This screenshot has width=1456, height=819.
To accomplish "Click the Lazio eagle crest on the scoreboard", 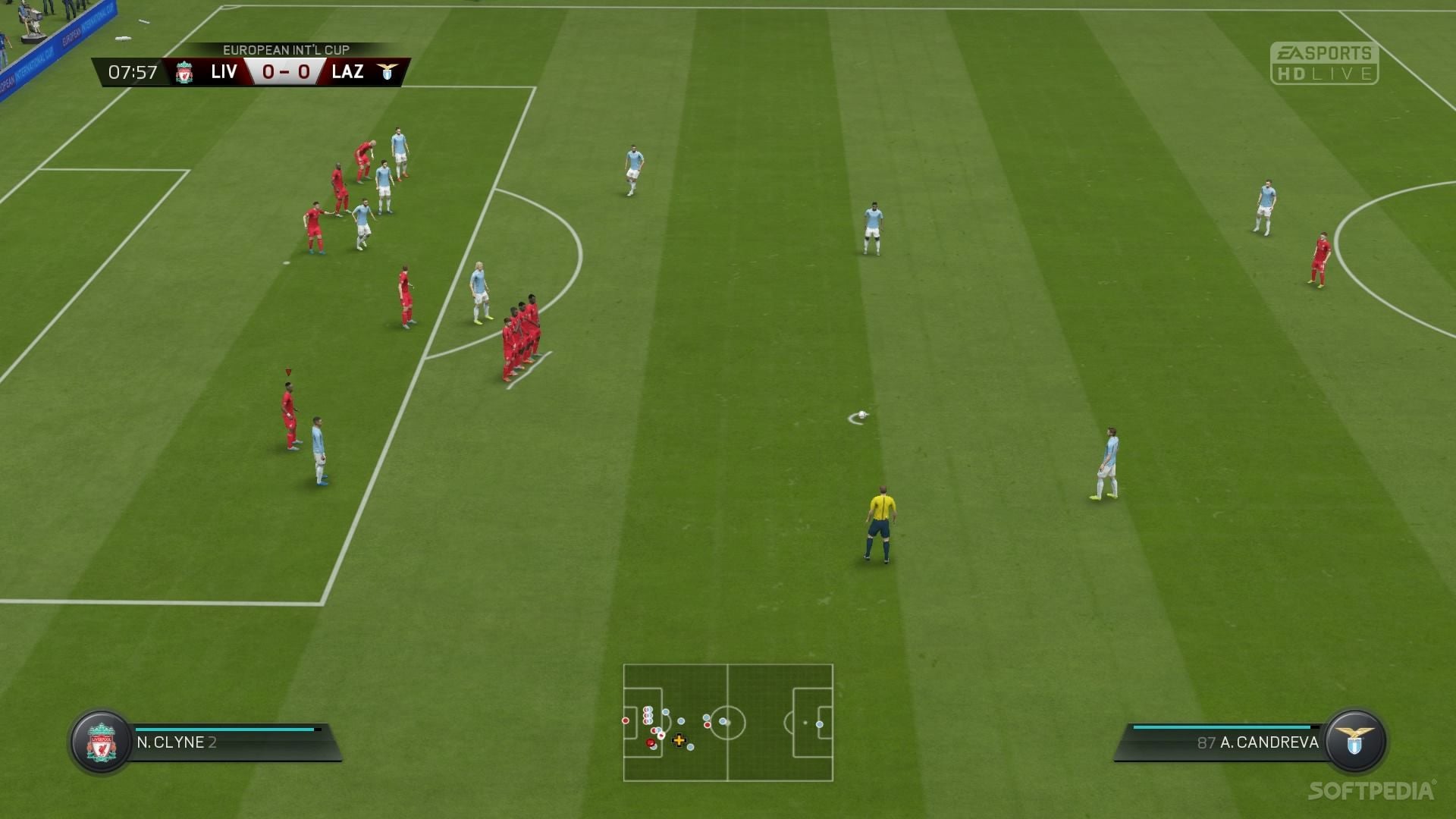I will (x=387, y=73).
